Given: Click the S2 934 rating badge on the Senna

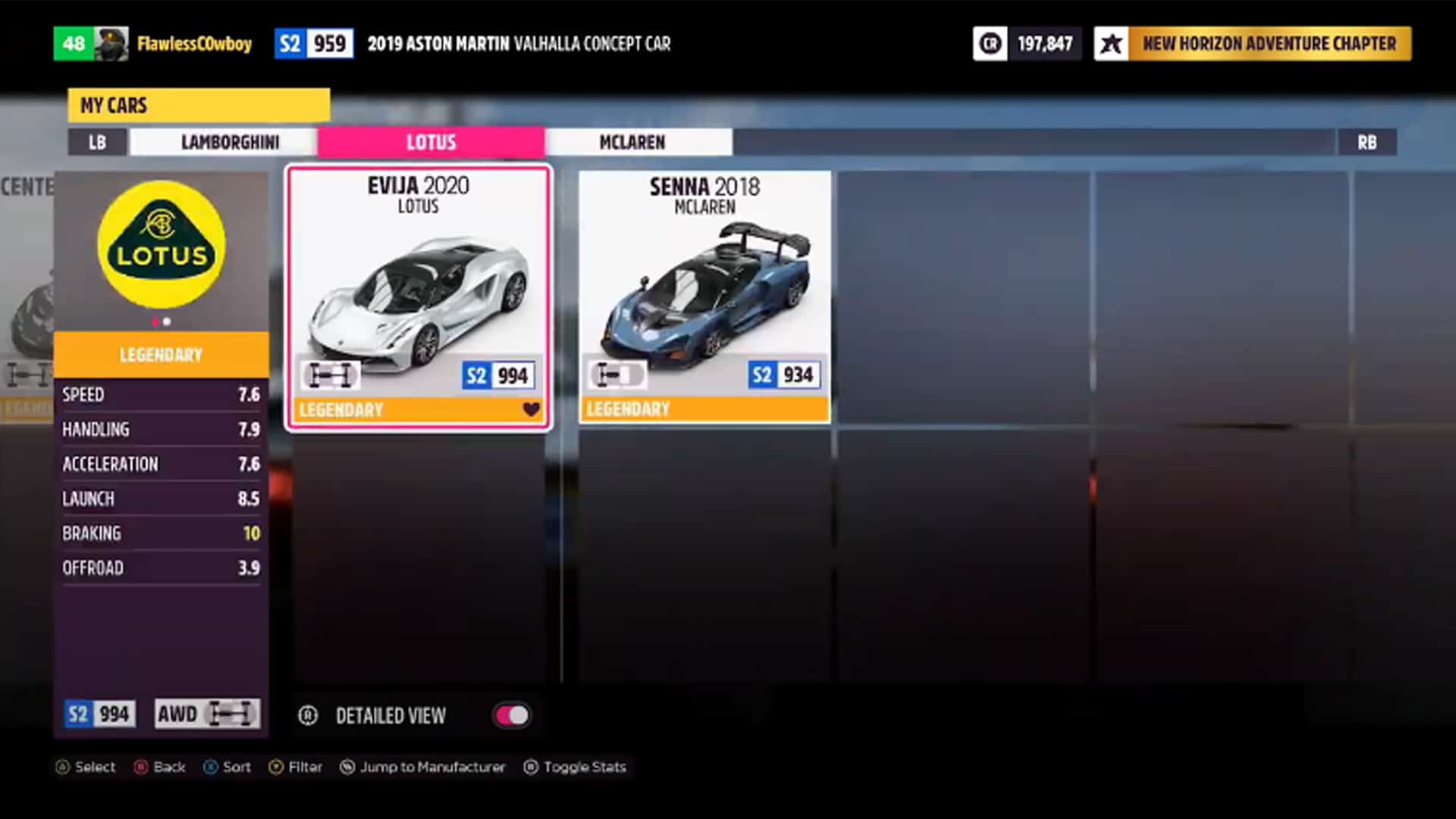Looking at the screenshot, I should coord(784,375).
